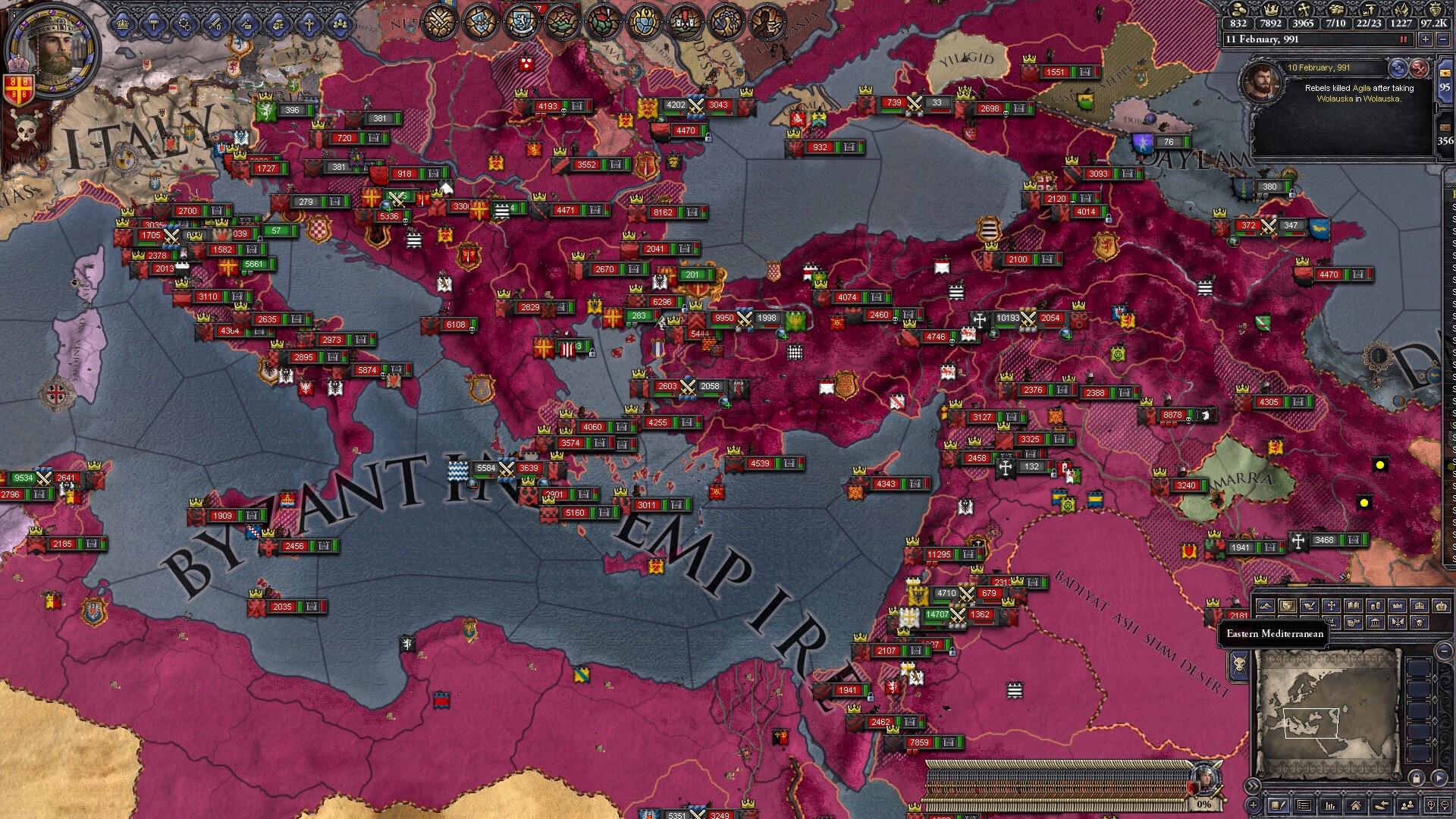Open the ledger list icon
1456x819 pixels.
(1304, 806)
